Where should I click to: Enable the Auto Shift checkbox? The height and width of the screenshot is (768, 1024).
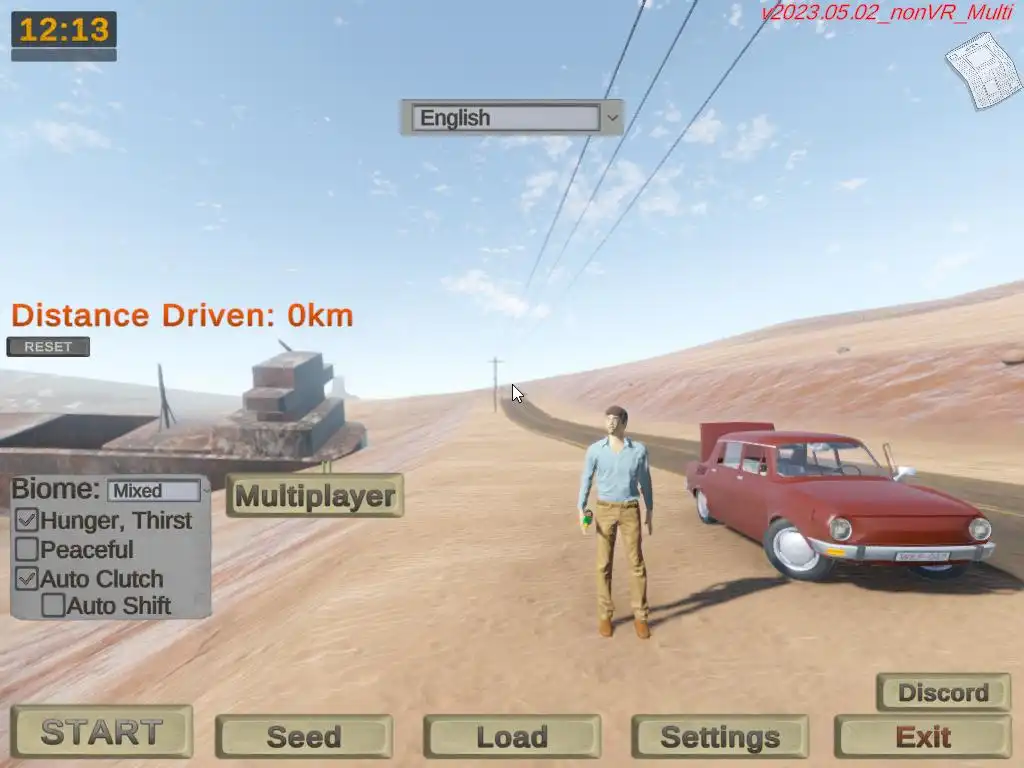[x=54, y=605]
